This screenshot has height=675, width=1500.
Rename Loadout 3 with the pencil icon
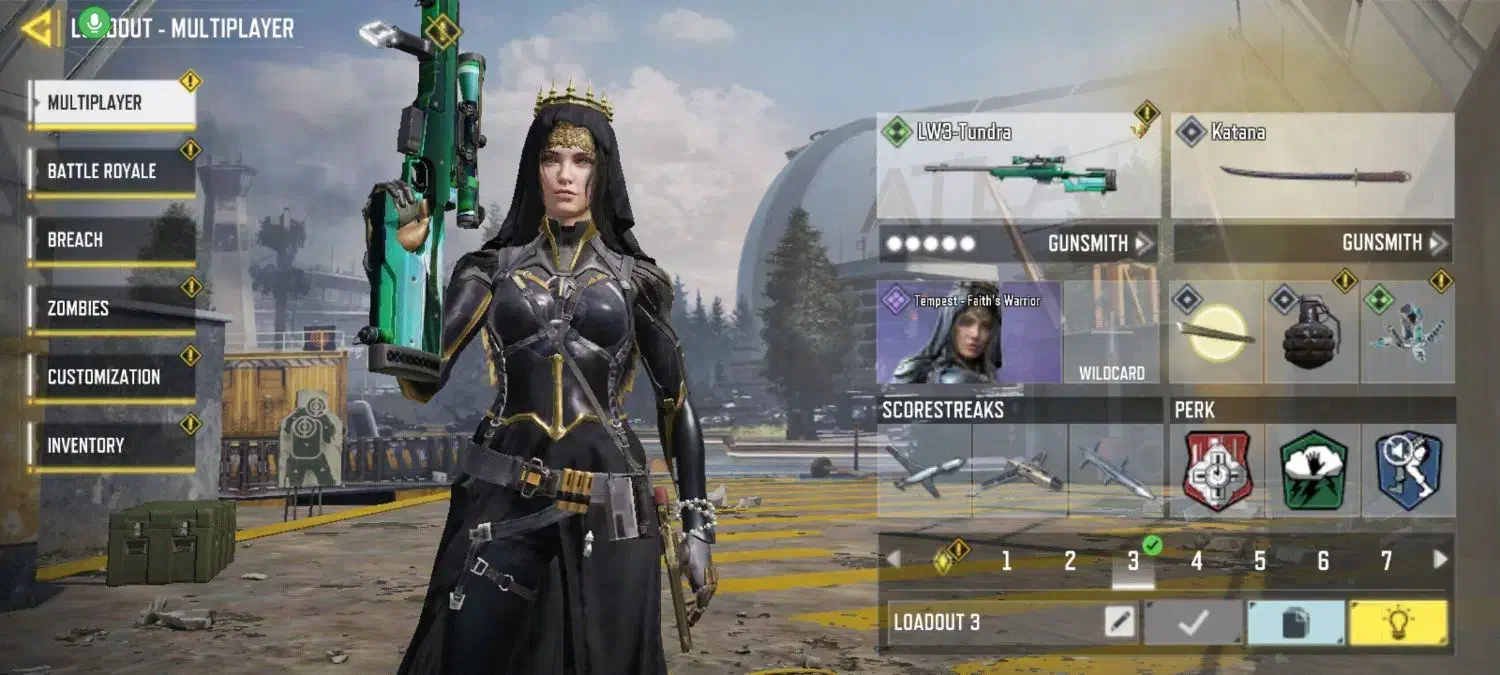(1121, 622)
